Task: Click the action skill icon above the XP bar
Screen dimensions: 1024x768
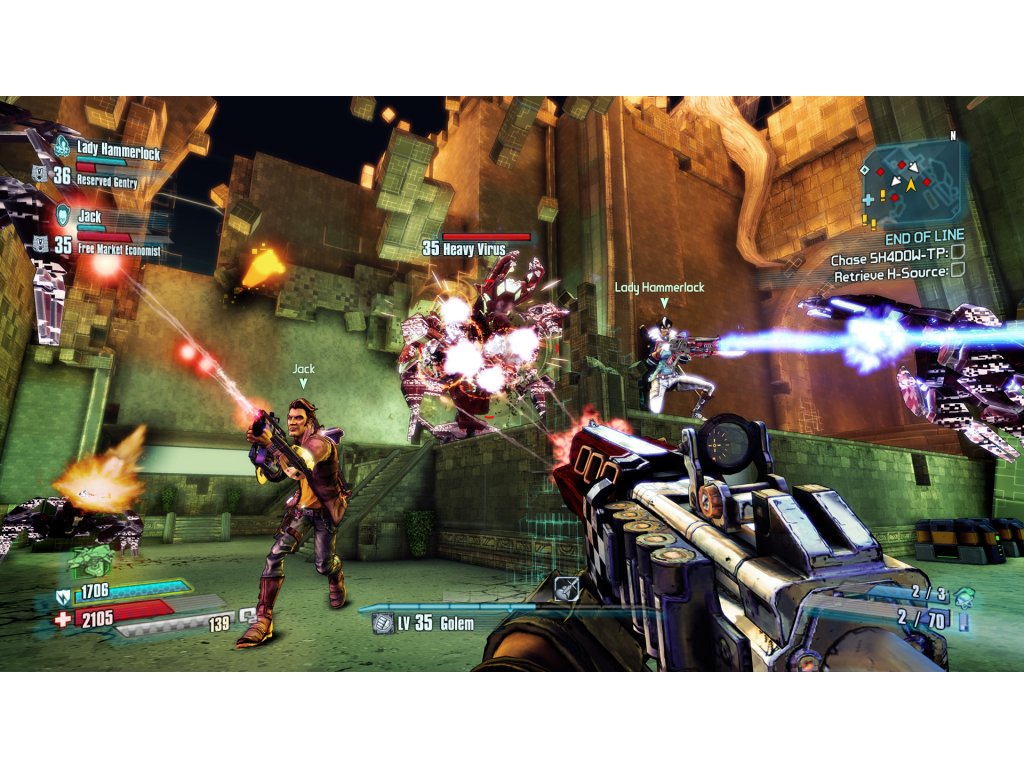Action: click(567, 589)
